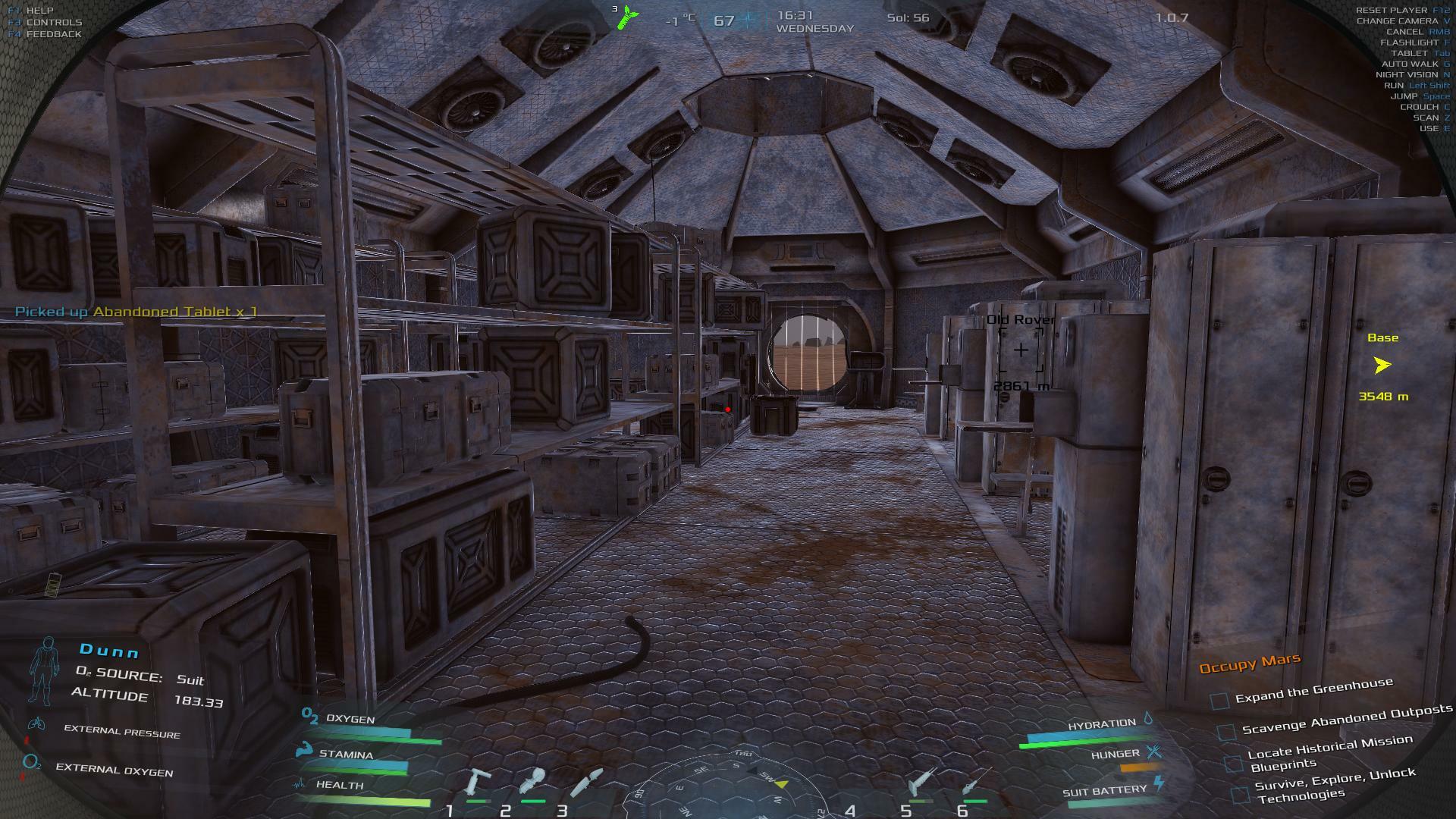
Task: Select the welder tool in hotbar slot 5
Action: point(921,782)
